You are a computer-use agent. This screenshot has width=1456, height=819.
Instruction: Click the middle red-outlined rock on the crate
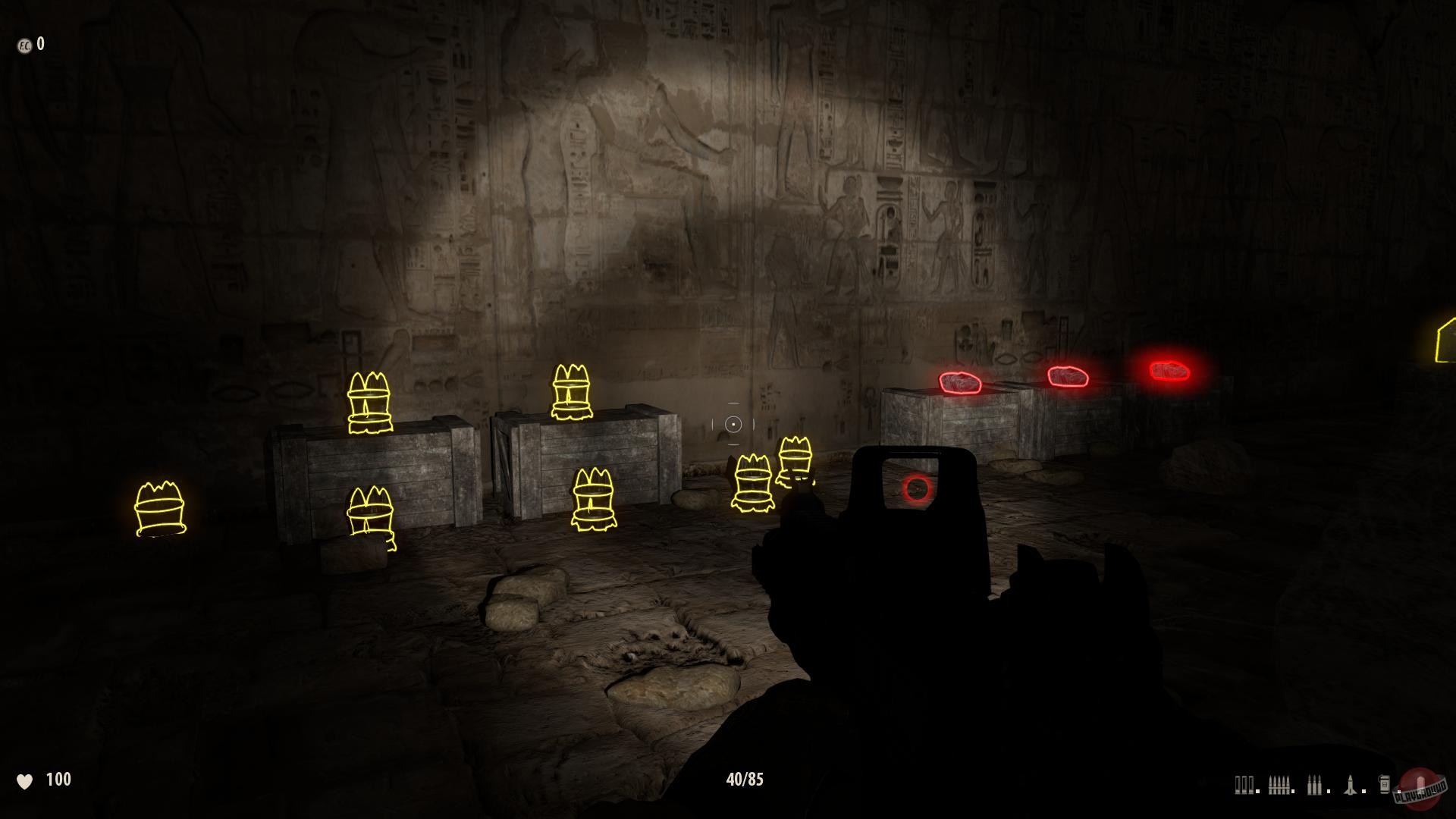(1068, 375)
